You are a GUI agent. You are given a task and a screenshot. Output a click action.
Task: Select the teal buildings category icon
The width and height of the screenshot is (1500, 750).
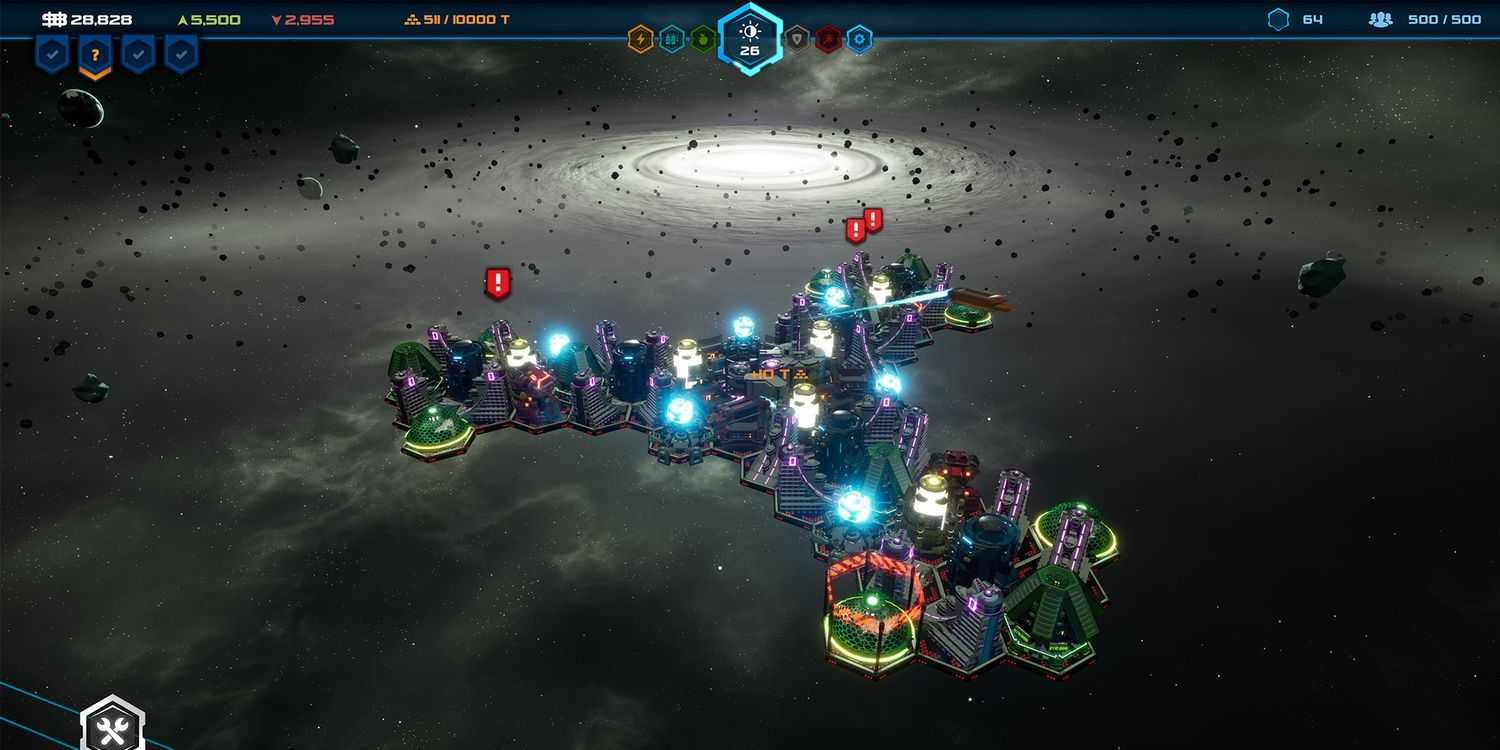[x=672, y=39]
